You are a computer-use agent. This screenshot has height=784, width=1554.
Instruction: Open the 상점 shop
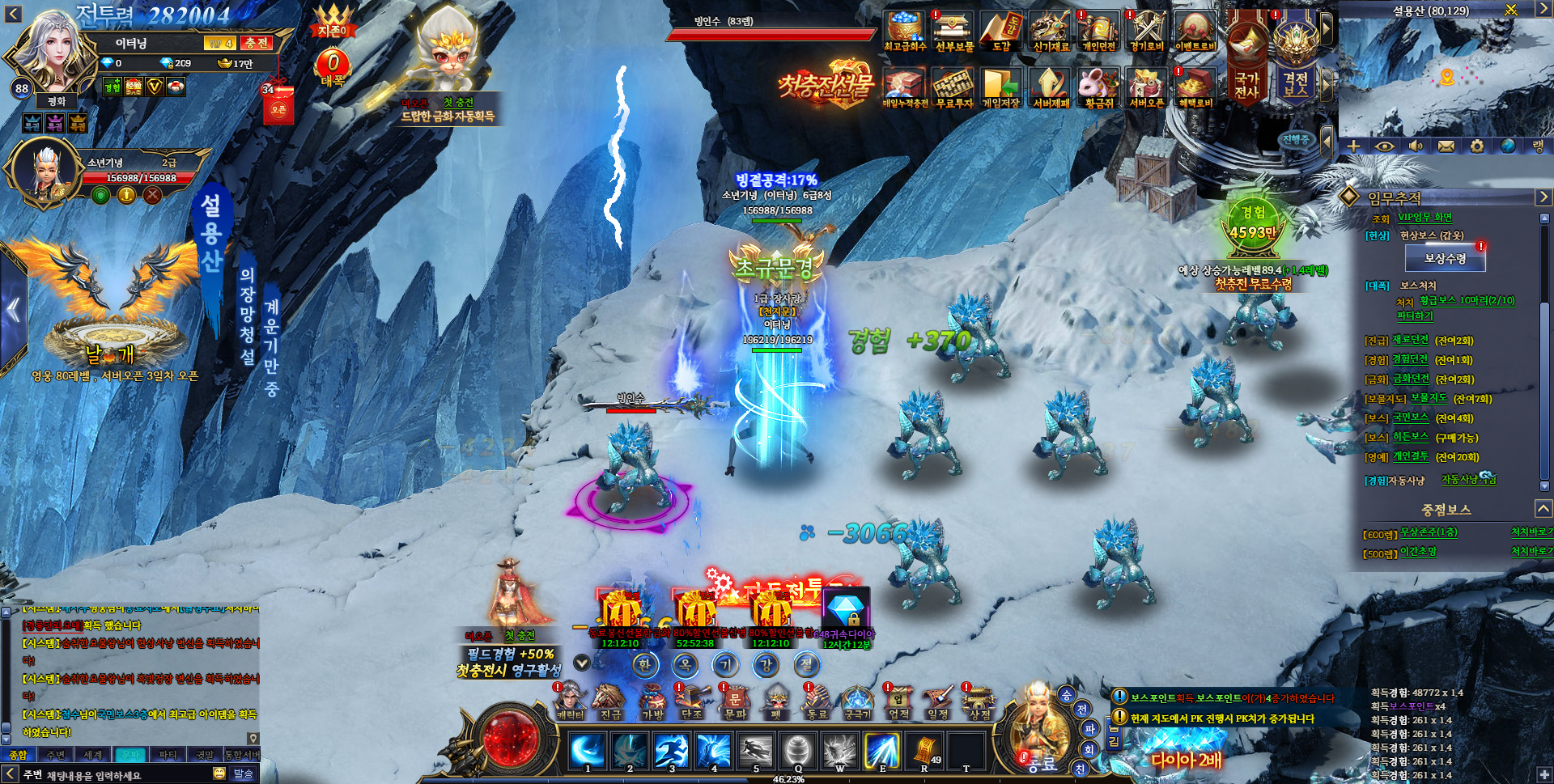coord(979,701)
